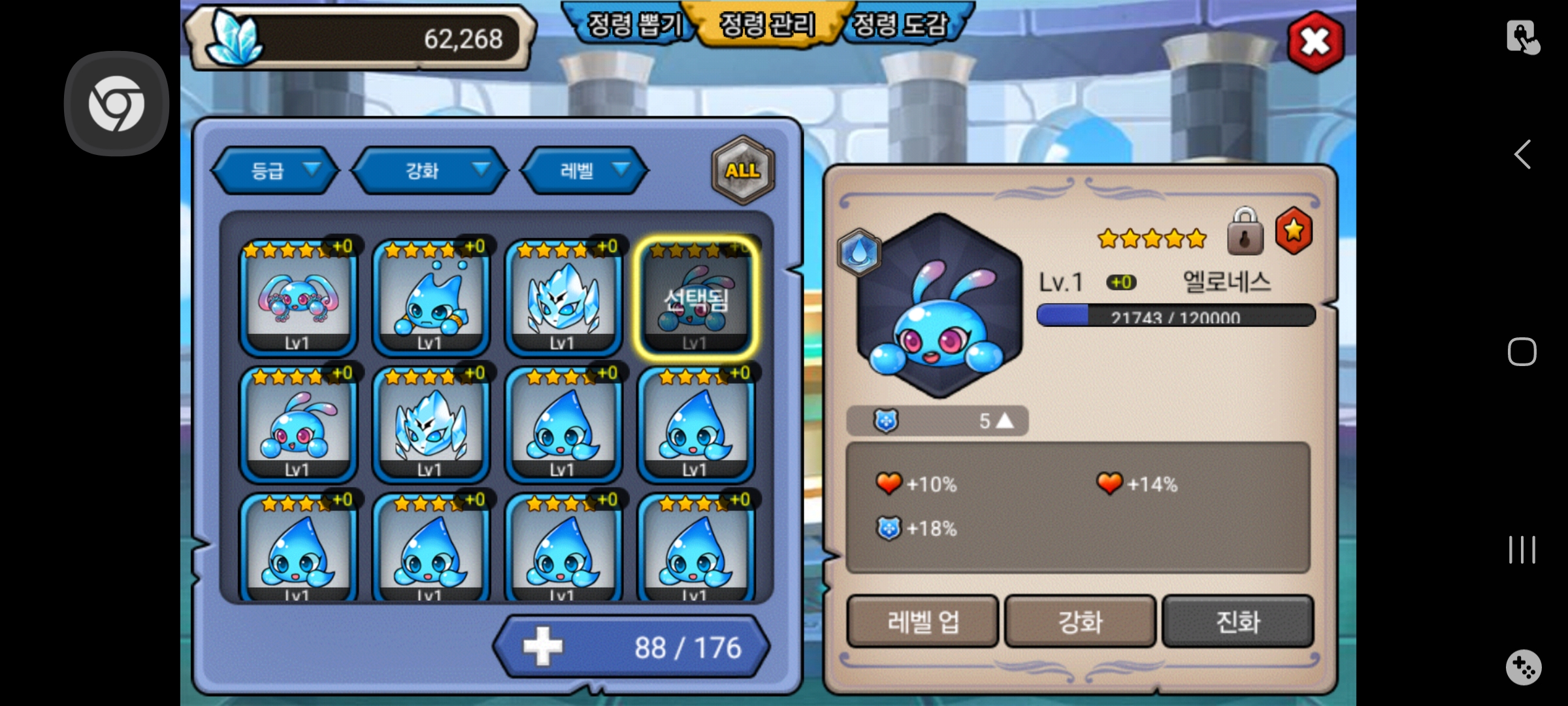Select the 정령 관리 tab
The image size is (1568, 706).
(x=768, y=25)
